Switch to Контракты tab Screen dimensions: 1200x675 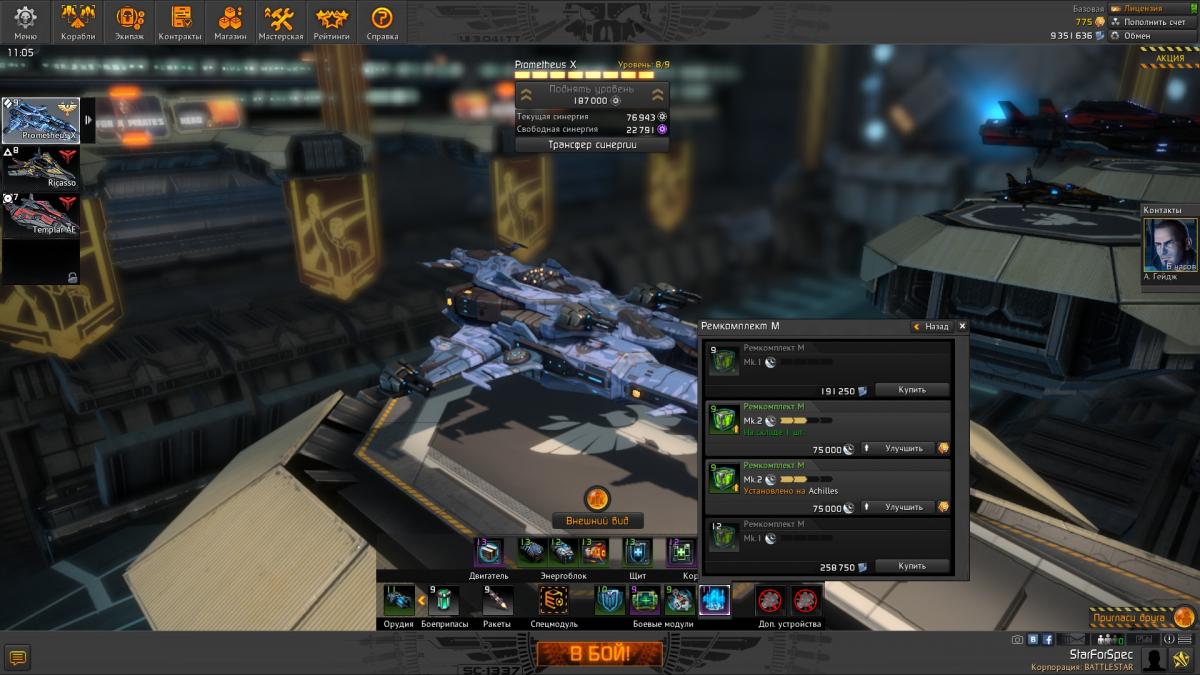coord(181,22)
